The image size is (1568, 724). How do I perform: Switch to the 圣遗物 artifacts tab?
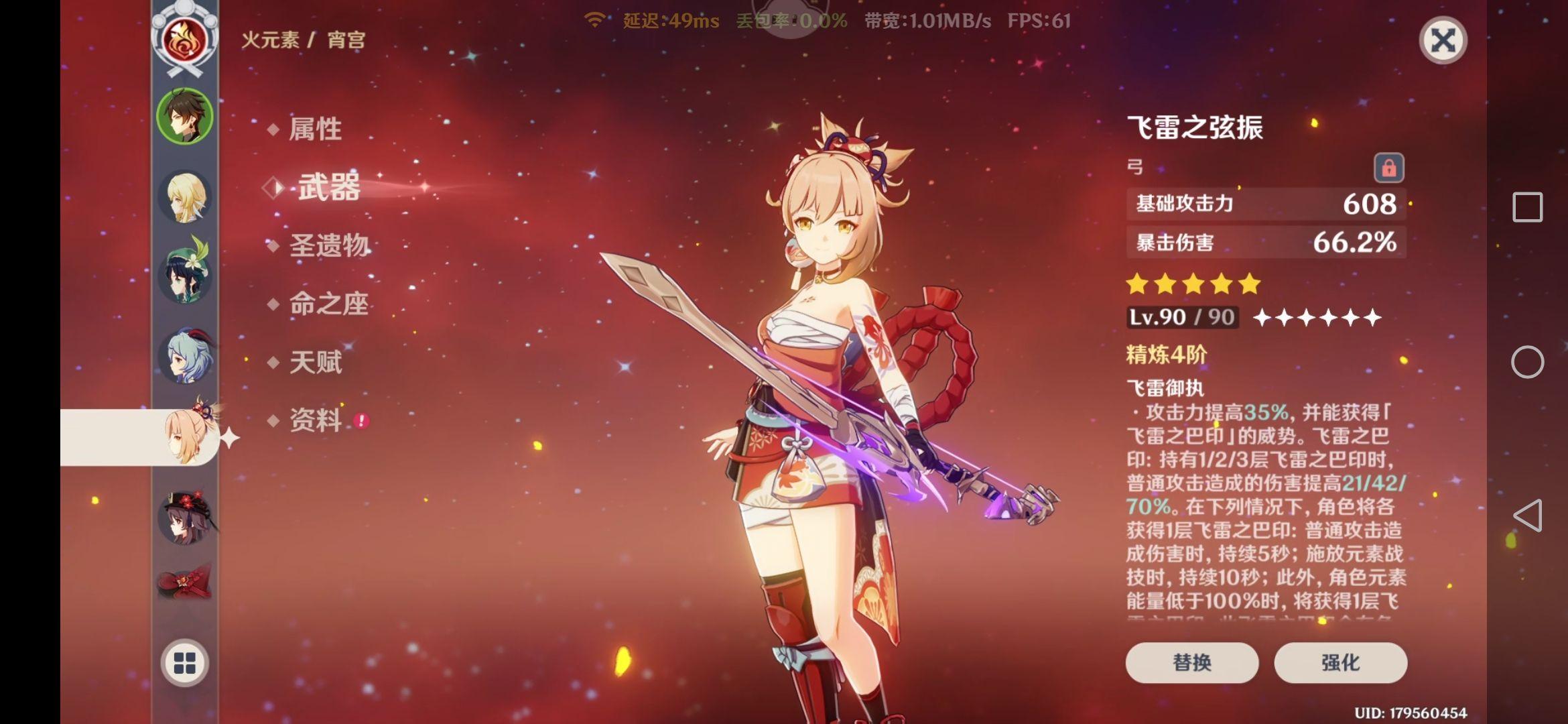pos(328,245)
